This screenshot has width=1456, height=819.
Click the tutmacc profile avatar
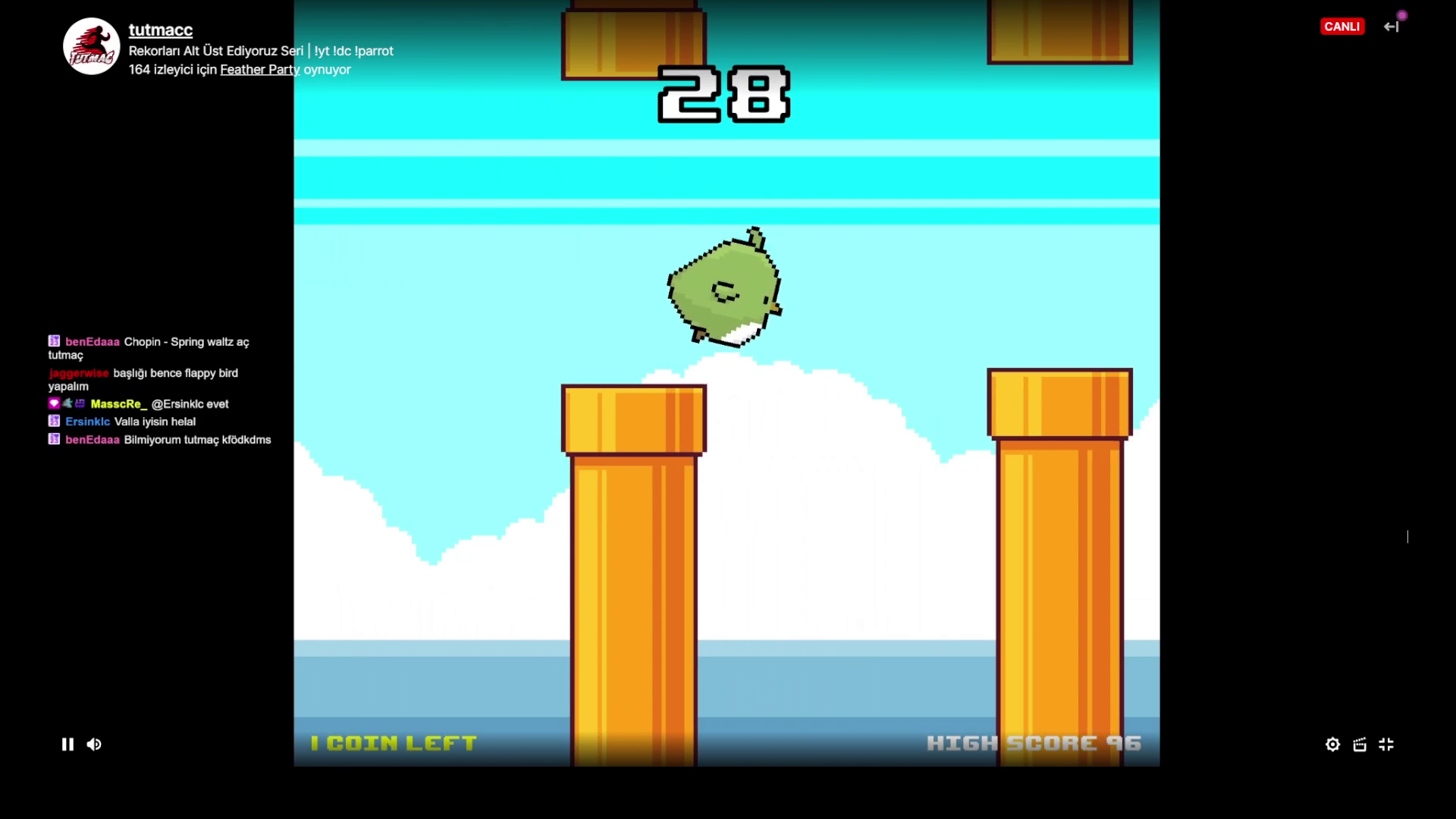91,45
